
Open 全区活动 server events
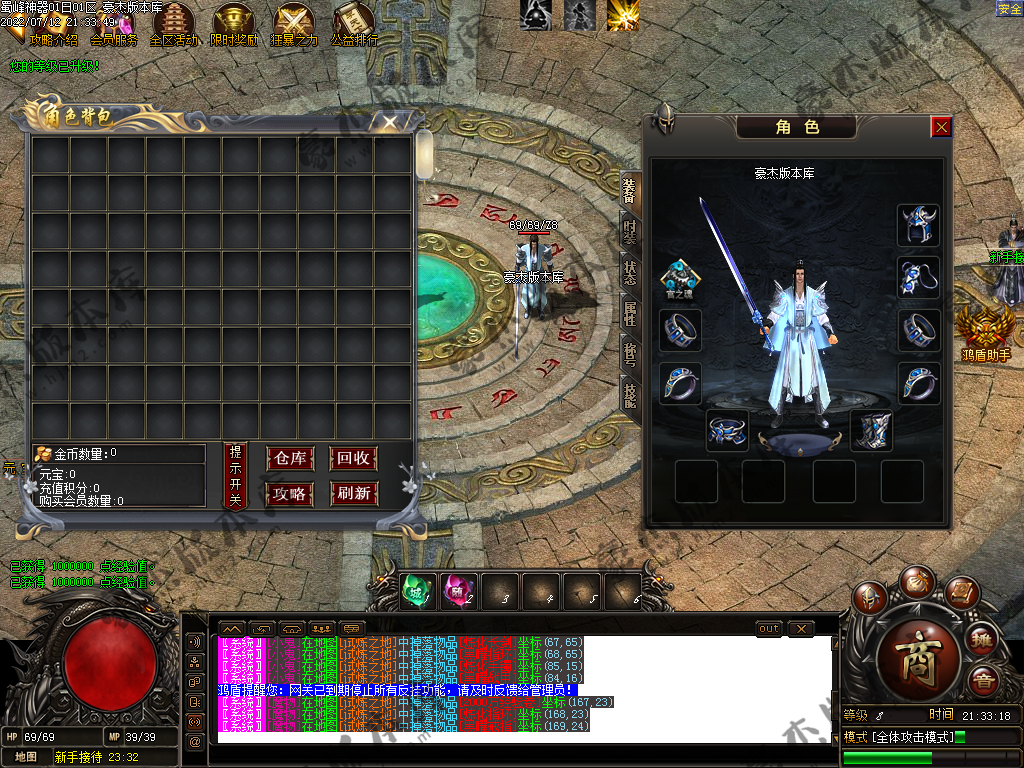click(x=173, y=25)
